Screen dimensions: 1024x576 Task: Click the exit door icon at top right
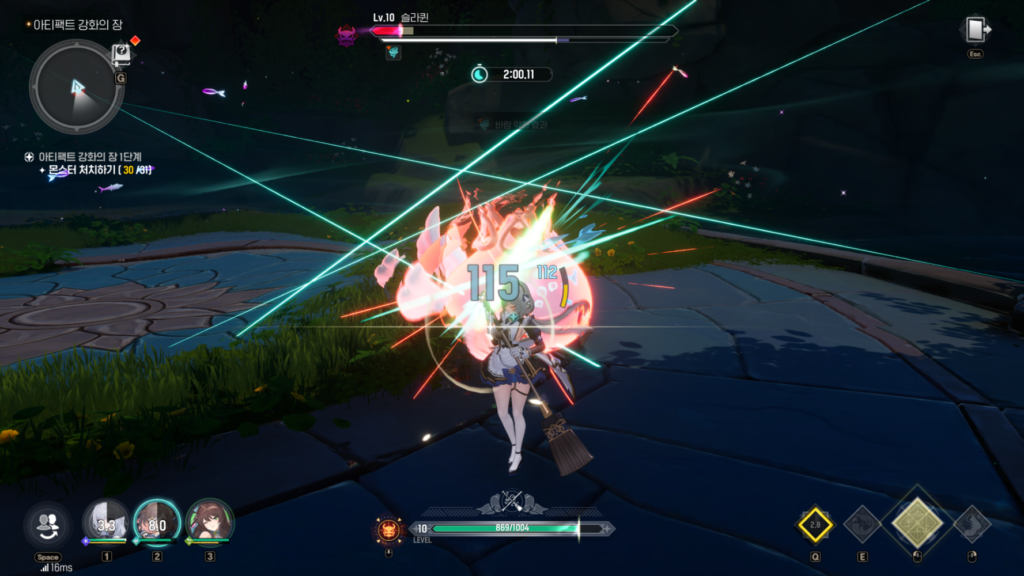pyautogui.click(x=975, y=30)
